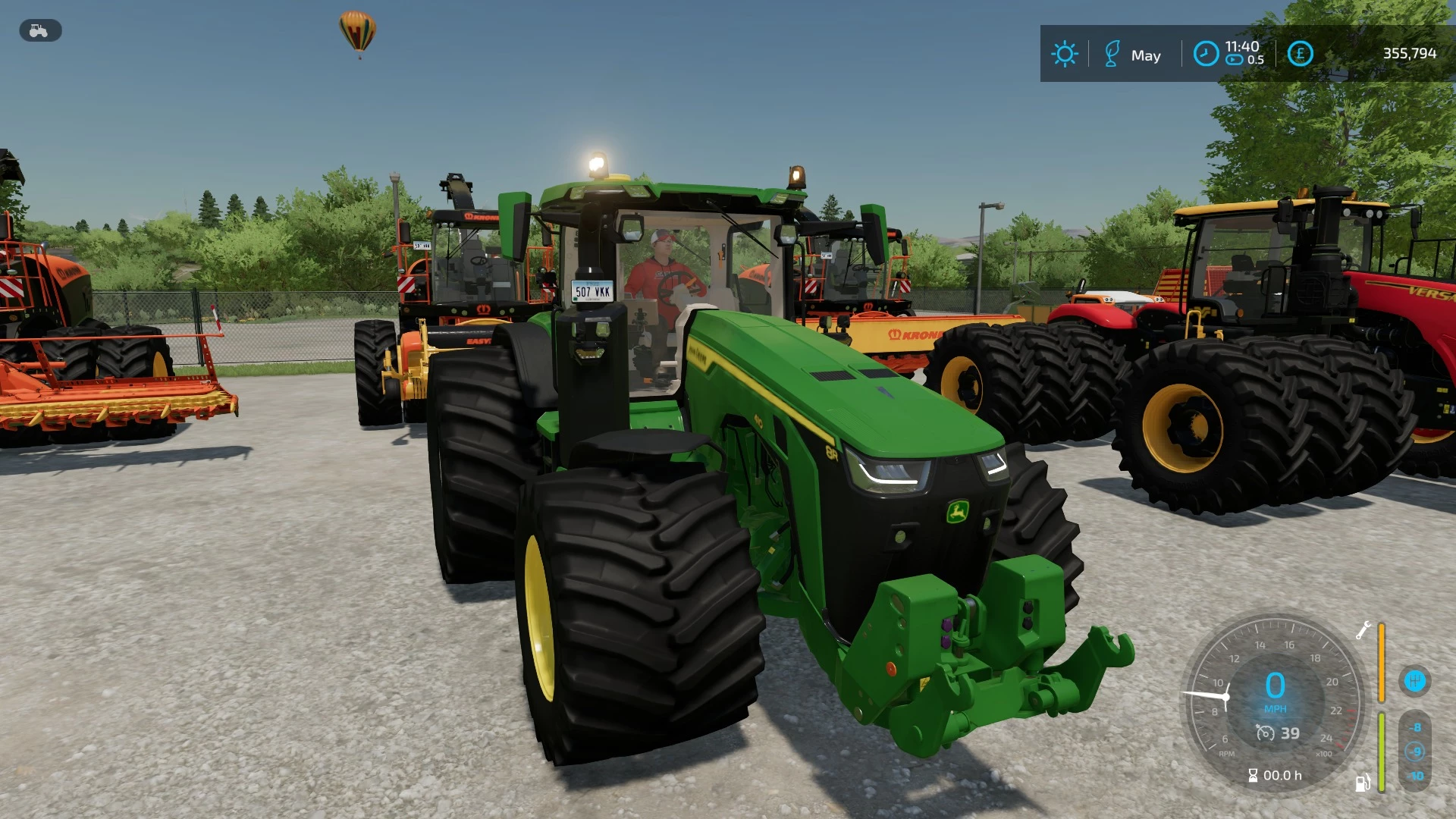Toggle the blue gearshift transmission indicator

1416,679
